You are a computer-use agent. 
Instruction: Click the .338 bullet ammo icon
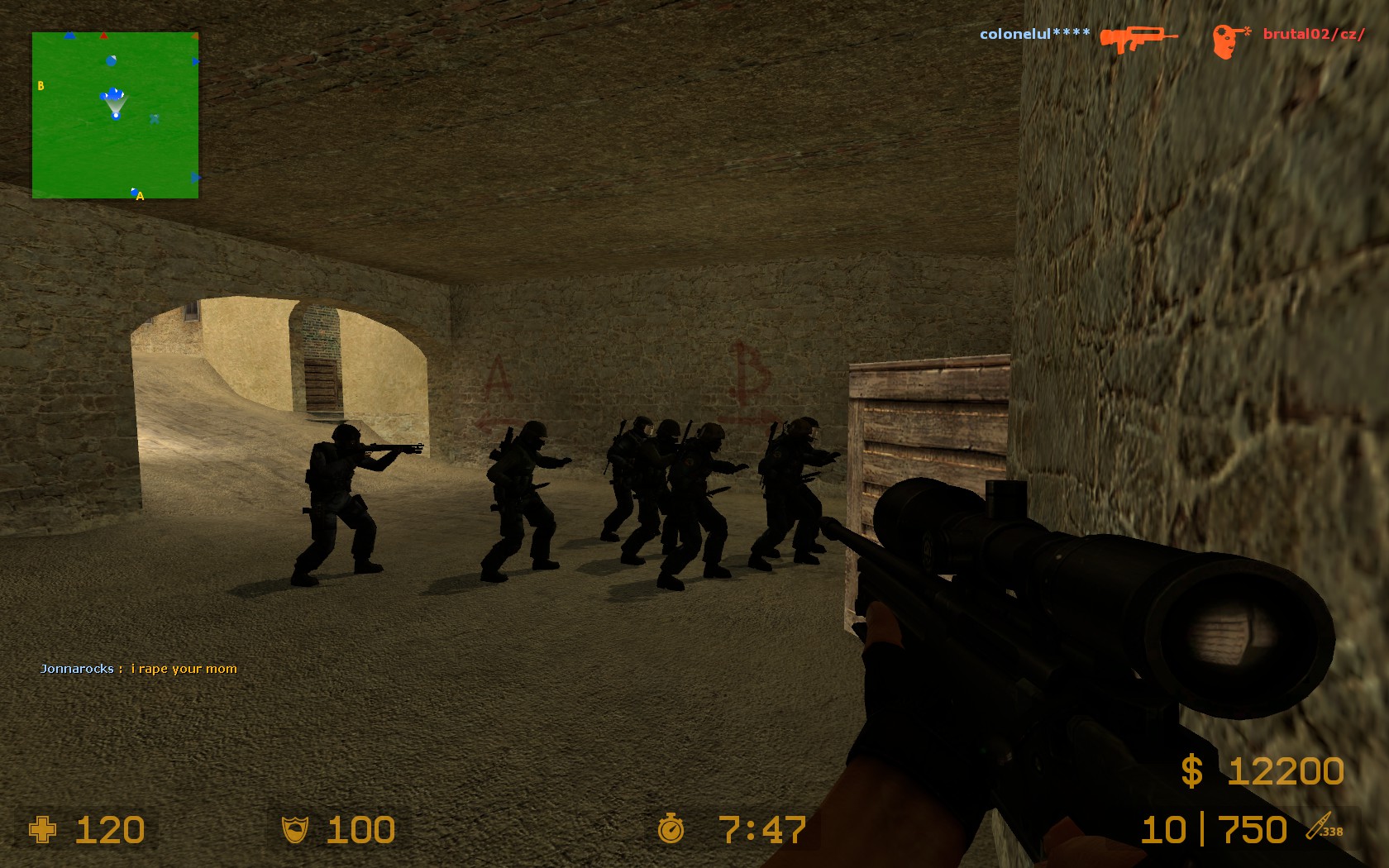(1324, 827)
